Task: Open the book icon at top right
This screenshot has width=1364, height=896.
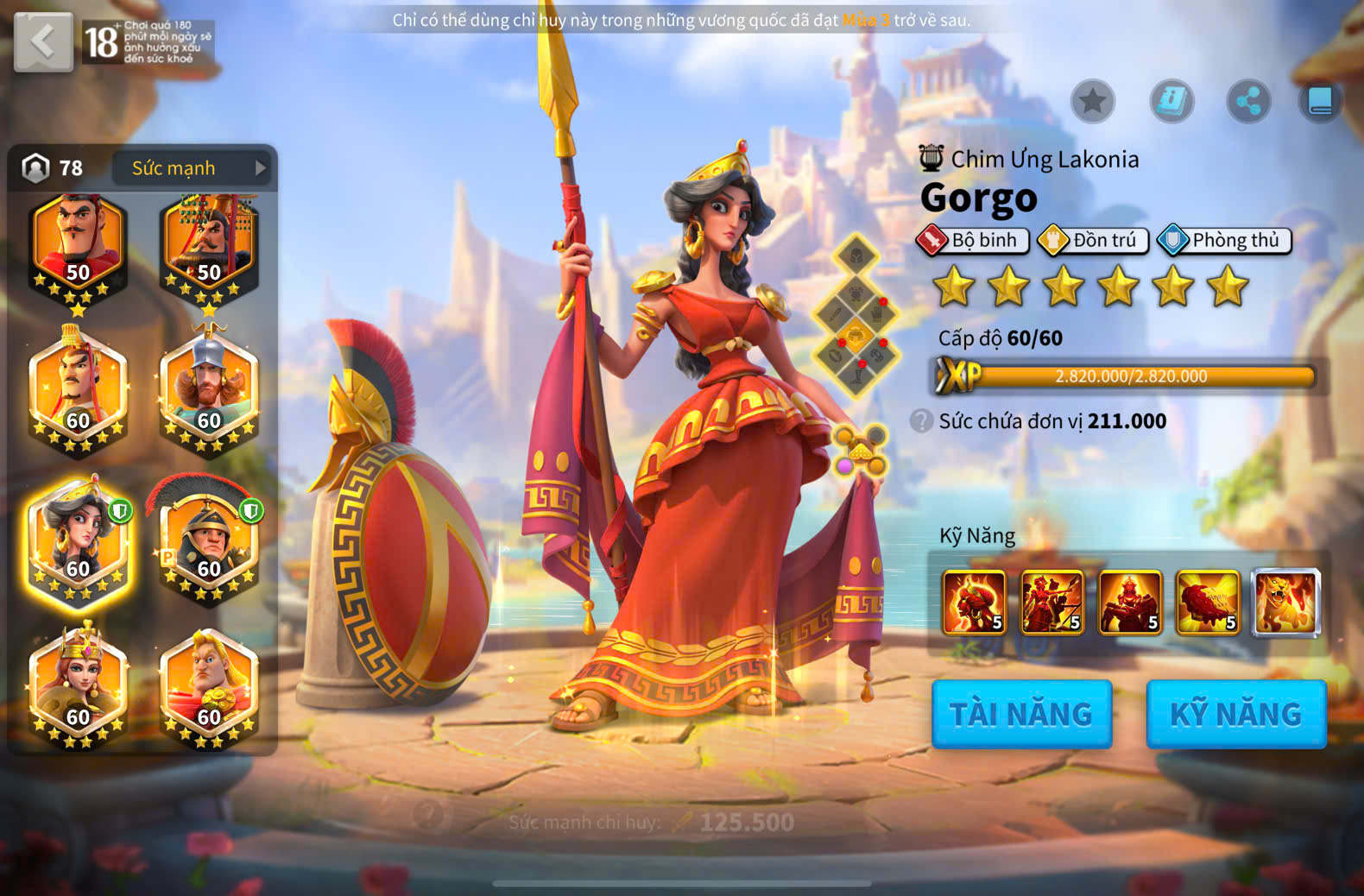Action: click(1320, 102)
